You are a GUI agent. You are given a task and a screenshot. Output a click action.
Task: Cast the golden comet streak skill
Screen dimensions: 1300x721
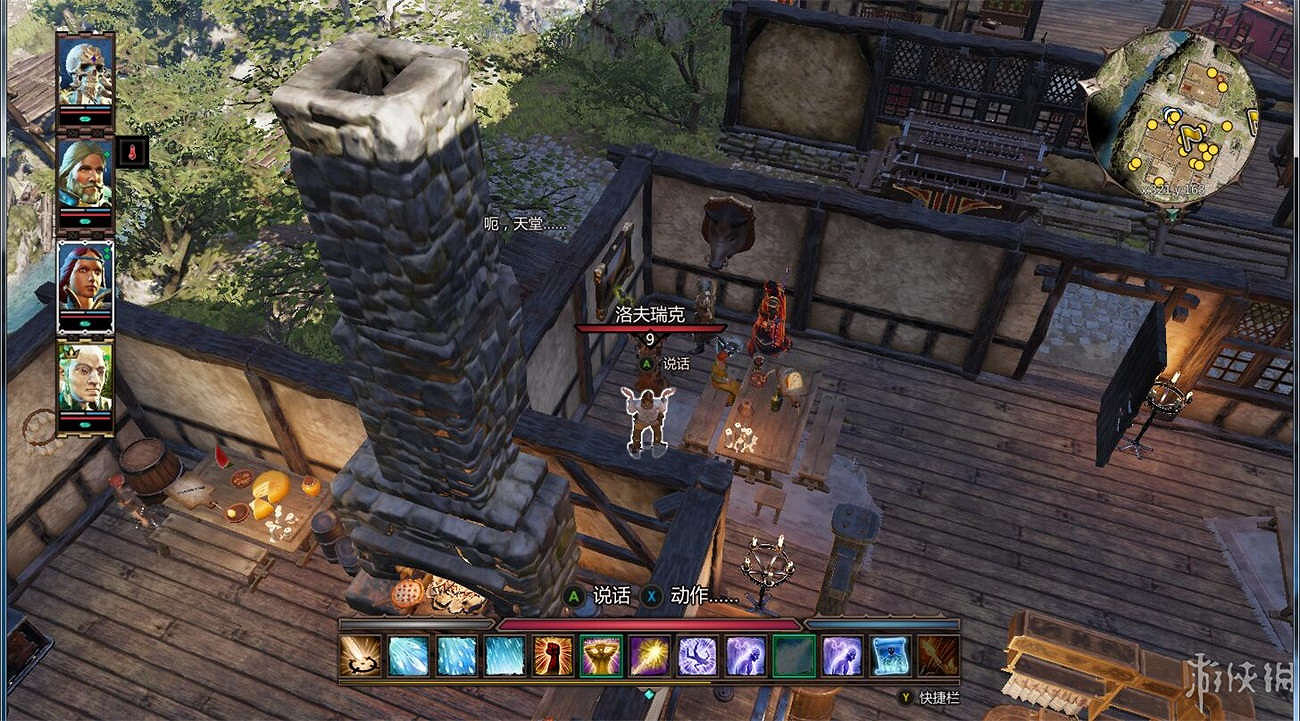click(x=649, y=656)
